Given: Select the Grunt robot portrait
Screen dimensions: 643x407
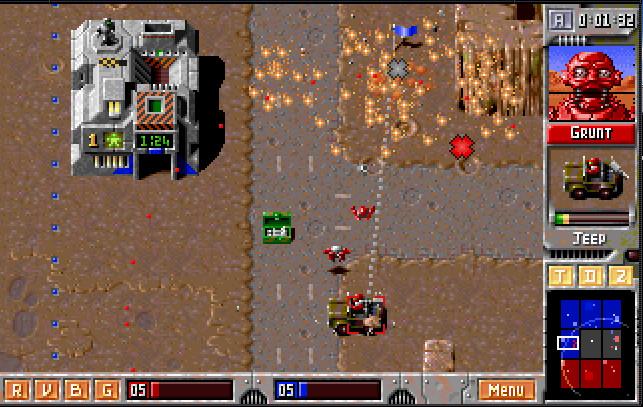Looking at the screenshot, I should coord(590,82).
